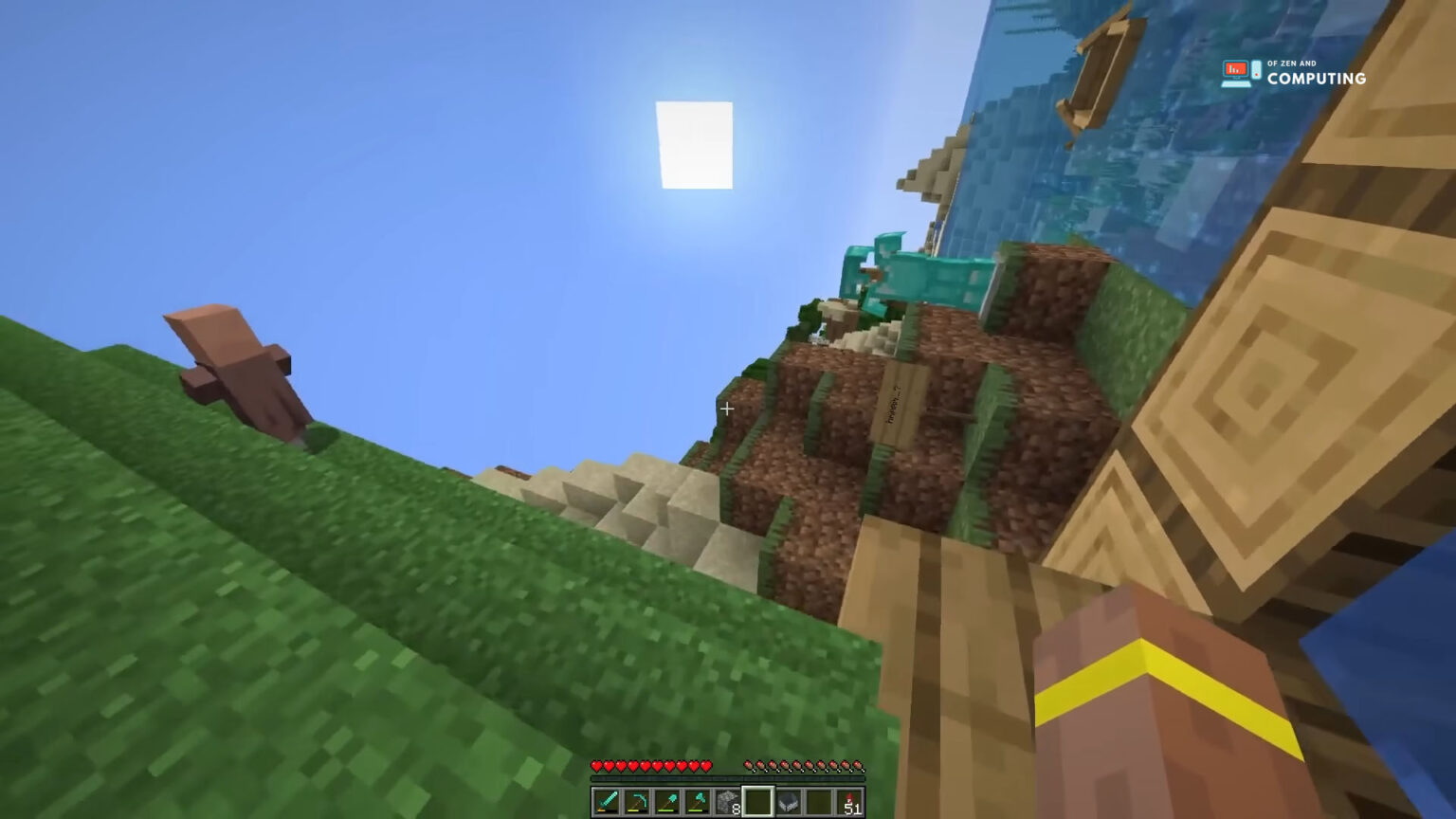Select the diamond axe in the hotbar
1456x819 pixels.
coord(694,802)
